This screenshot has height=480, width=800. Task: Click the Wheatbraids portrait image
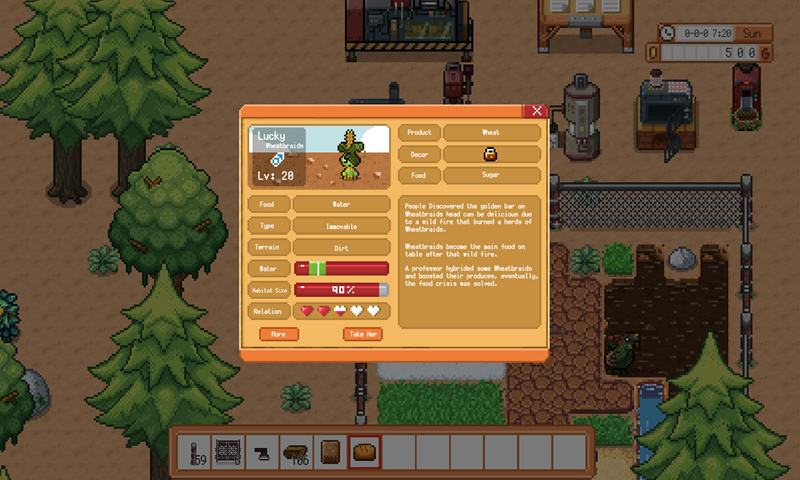pos(320,156)
